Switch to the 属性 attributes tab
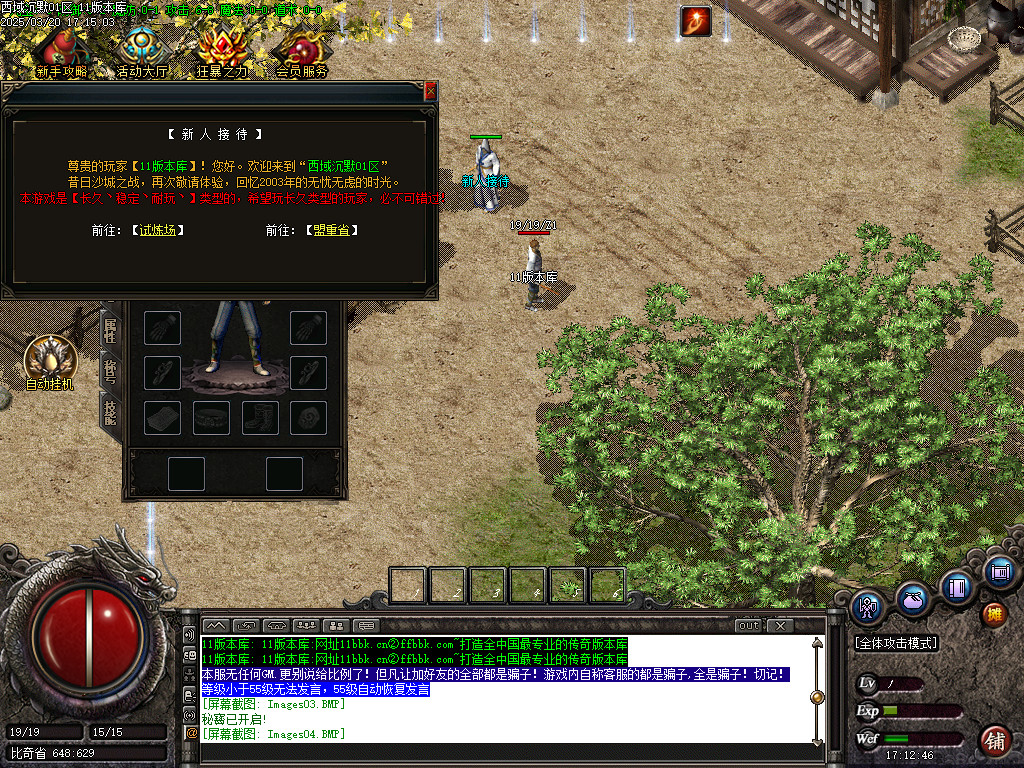Image resolution: width=1024 pixels, height=768 pixels. (110, 329)
